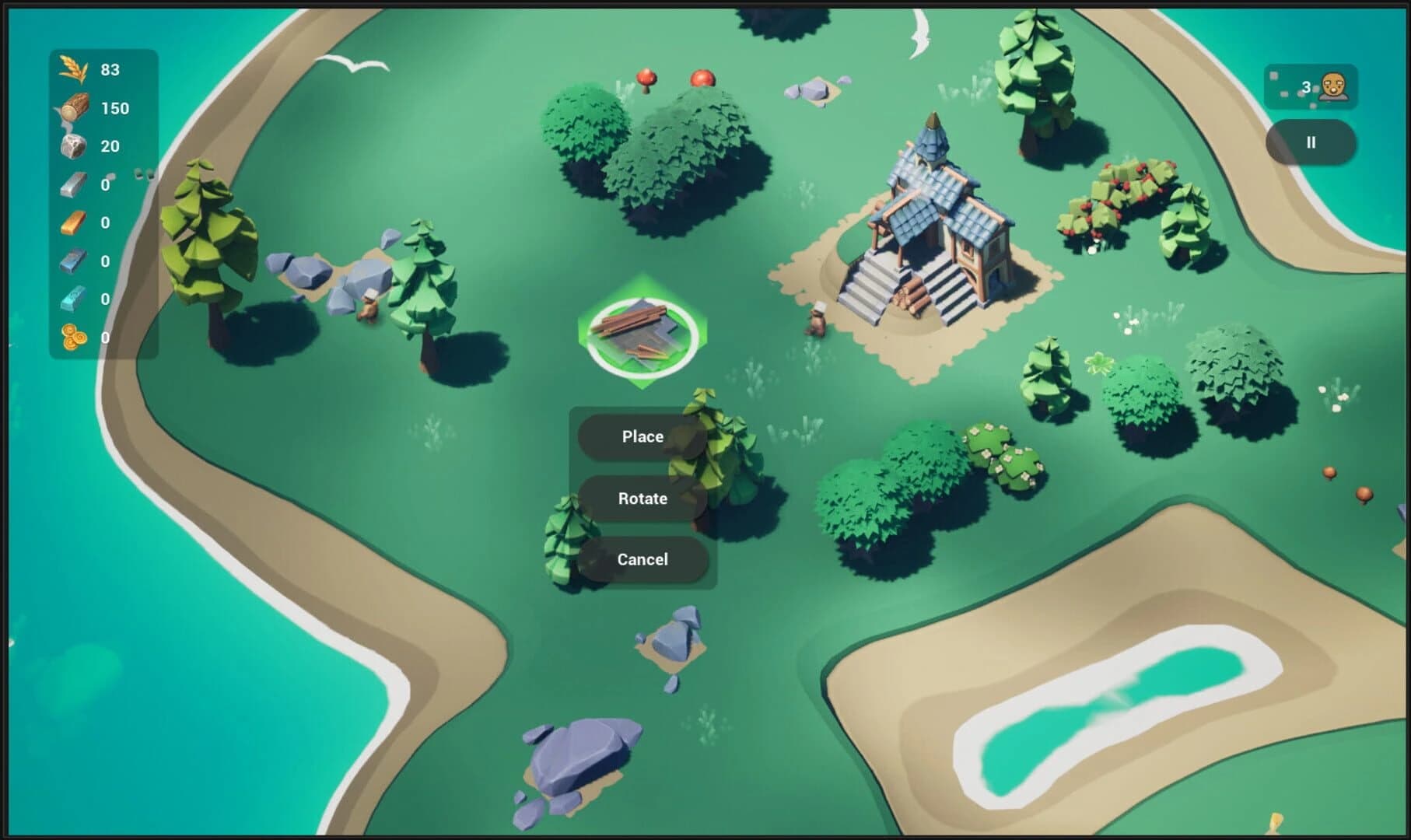Click the iron ingot resource icon

74,184
